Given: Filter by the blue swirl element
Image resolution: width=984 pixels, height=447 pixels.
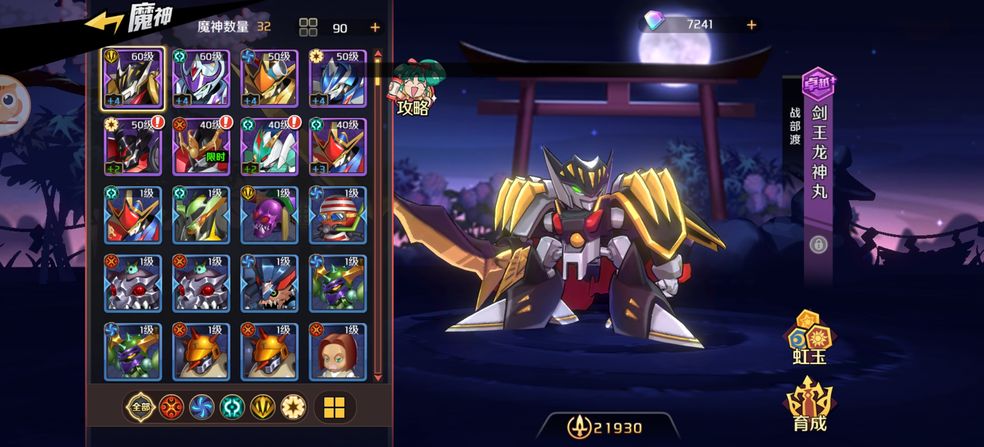Looking at the screenshot, I should pyautogui.click(x=201, y=406).
